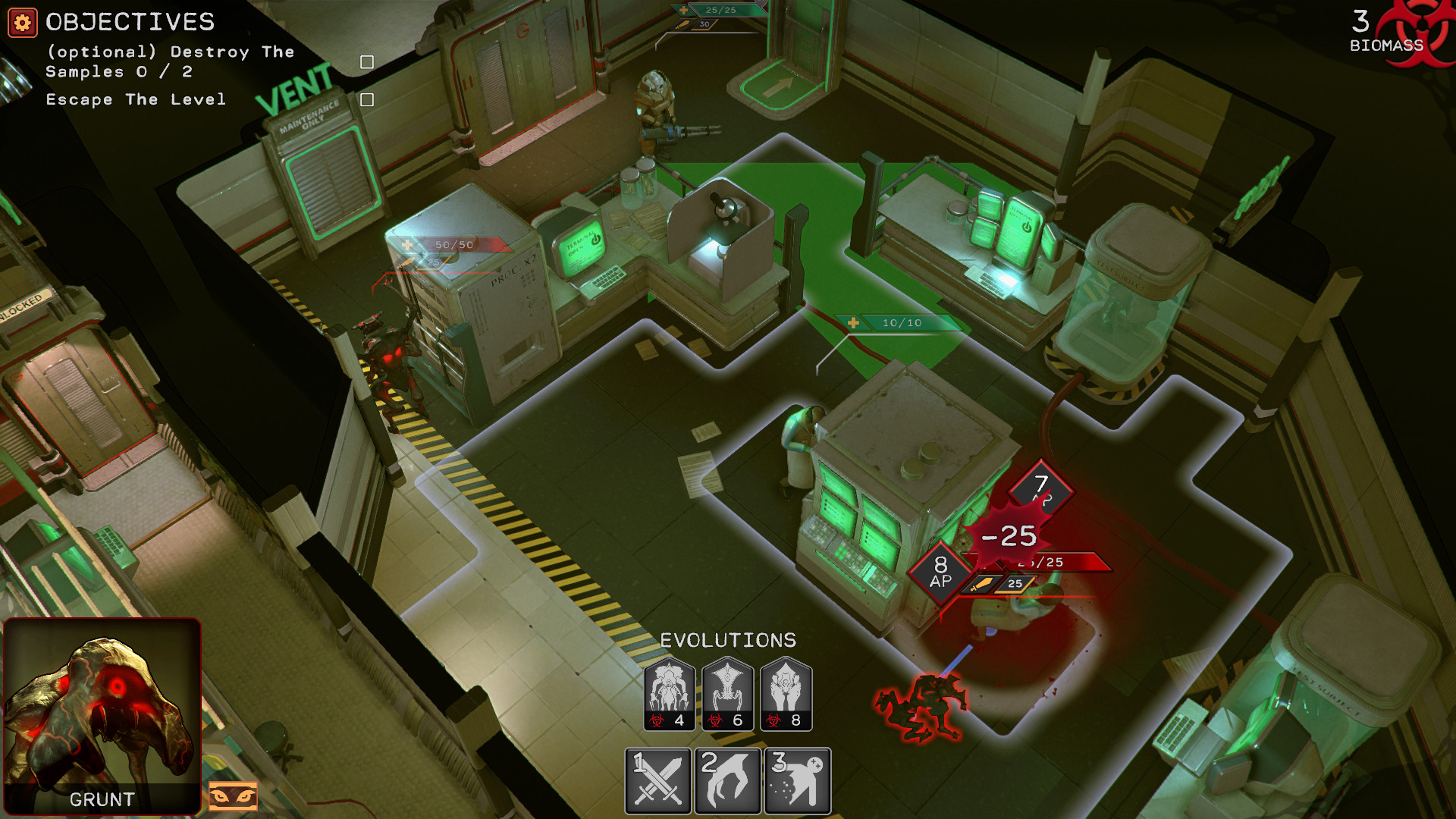
Task: Open settings via the gear icon
Action: (22, 22)
